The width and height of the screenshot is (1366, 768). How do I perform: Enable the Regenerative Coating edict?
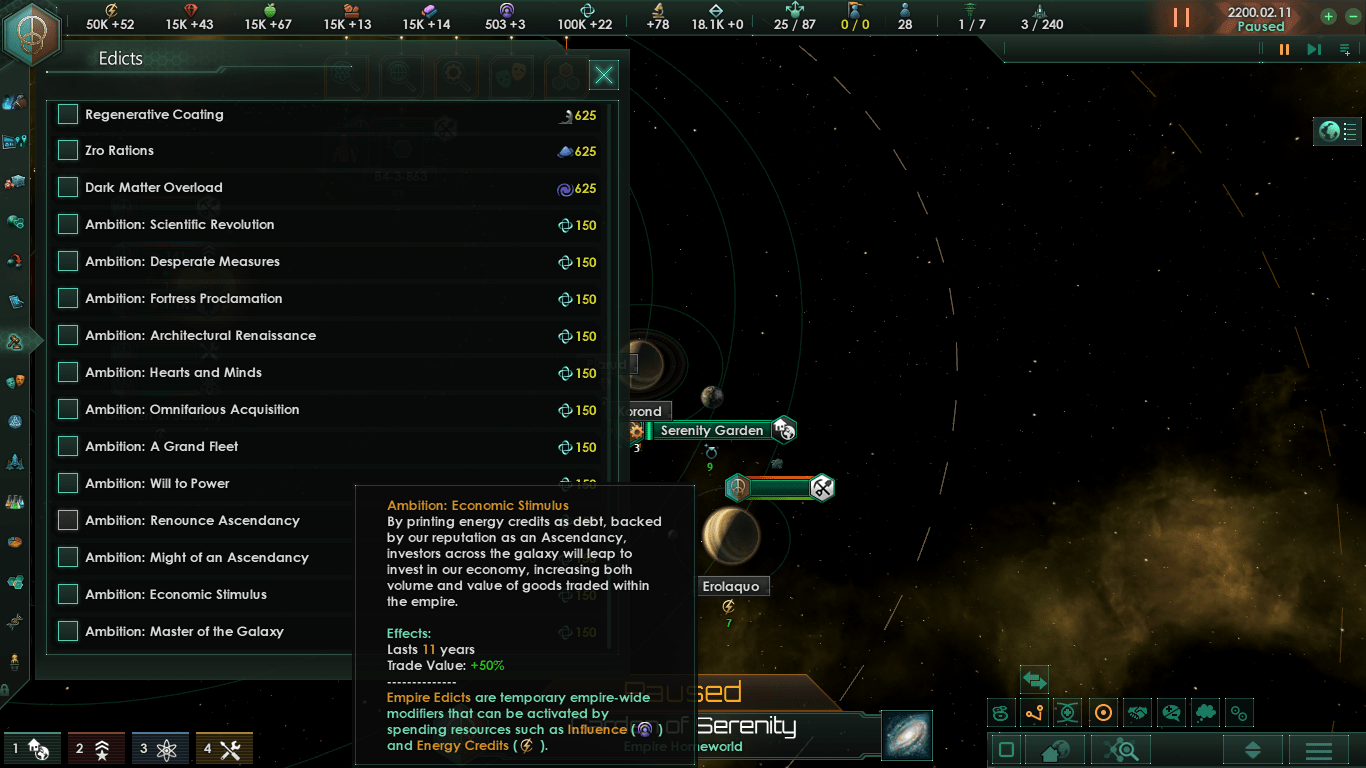click(68, 115)
